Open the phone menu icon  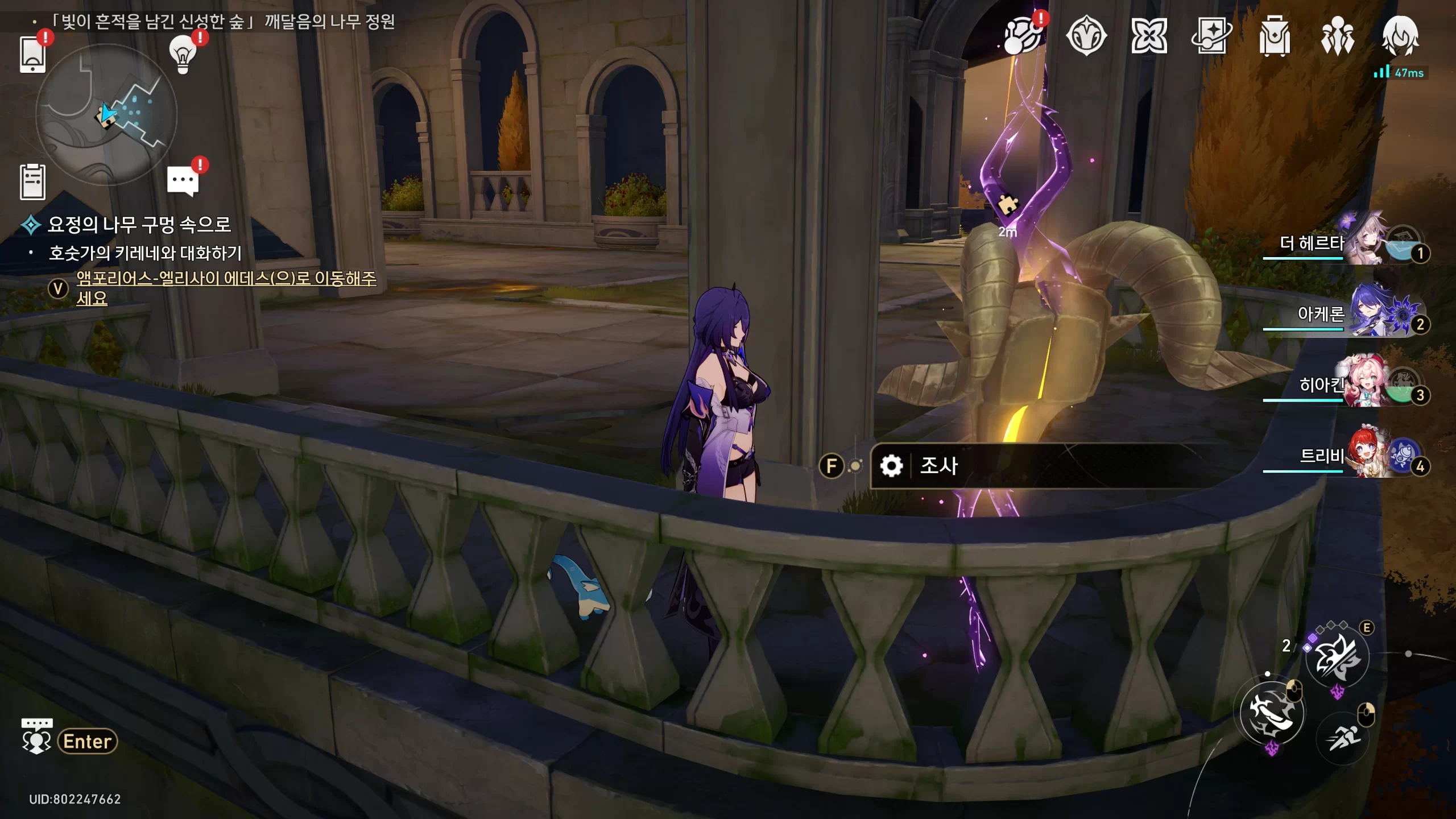pos(32,55)
